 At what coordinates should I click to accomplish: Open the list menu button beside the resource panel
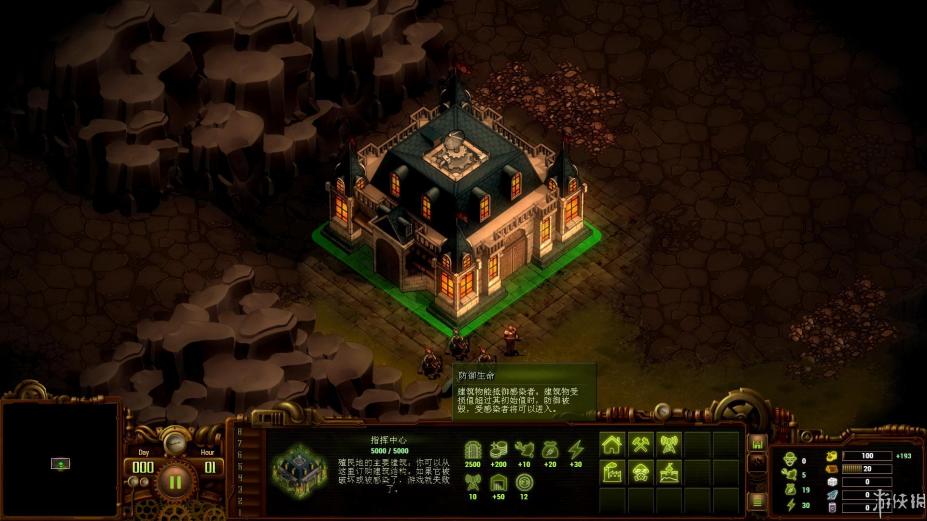pos(757,499)
